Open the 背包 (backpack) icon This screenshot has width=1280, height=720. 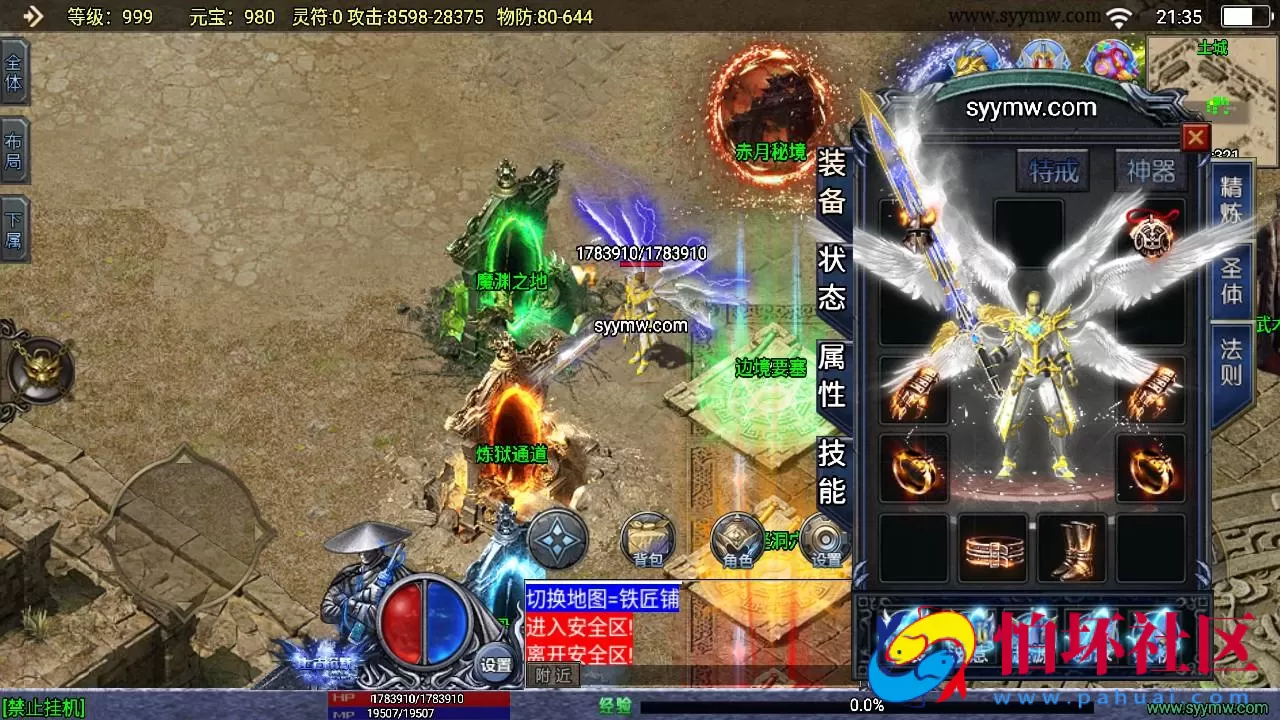(647, 540)
